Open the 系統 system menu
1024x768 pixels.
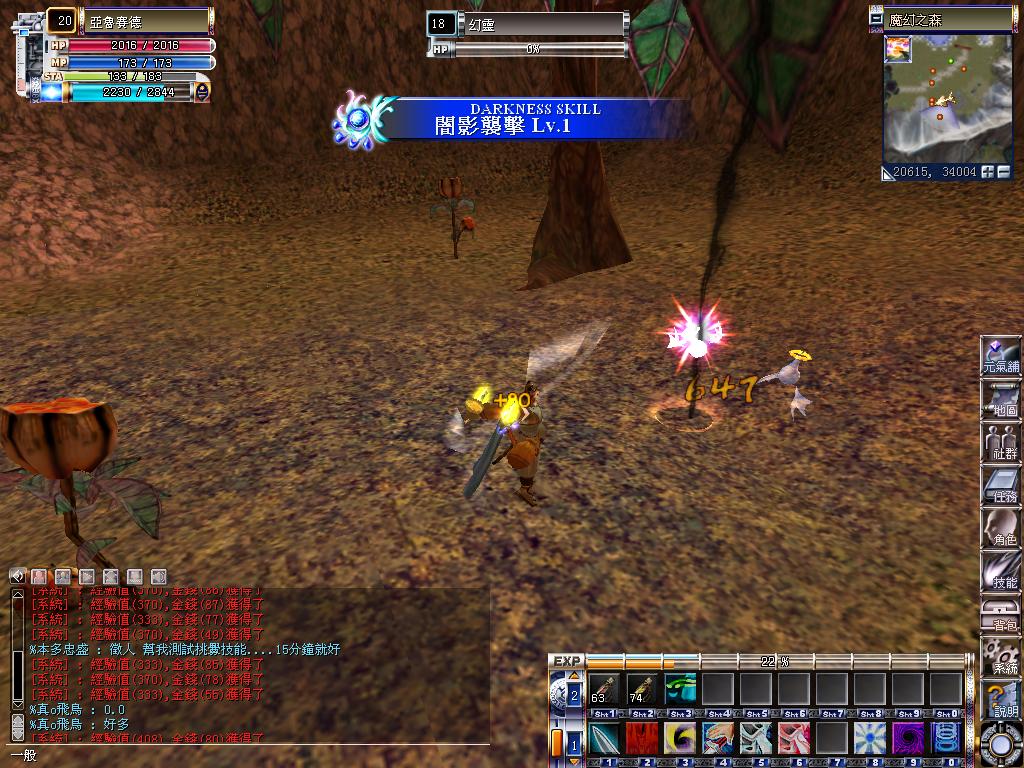pos(1001,656)
